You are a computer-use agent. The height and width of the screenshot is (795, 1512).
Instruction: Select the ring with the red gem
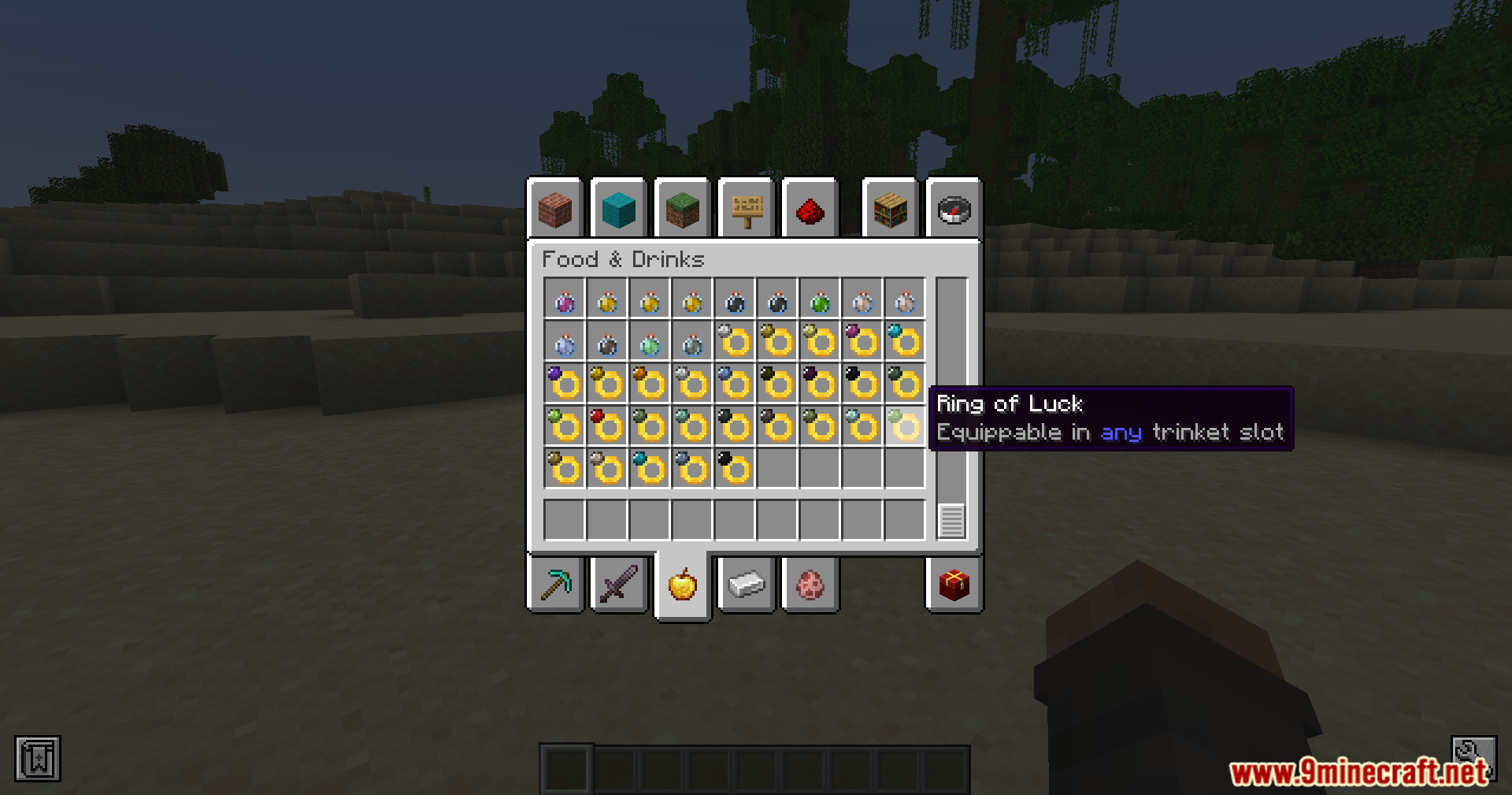tap(606, 426)
